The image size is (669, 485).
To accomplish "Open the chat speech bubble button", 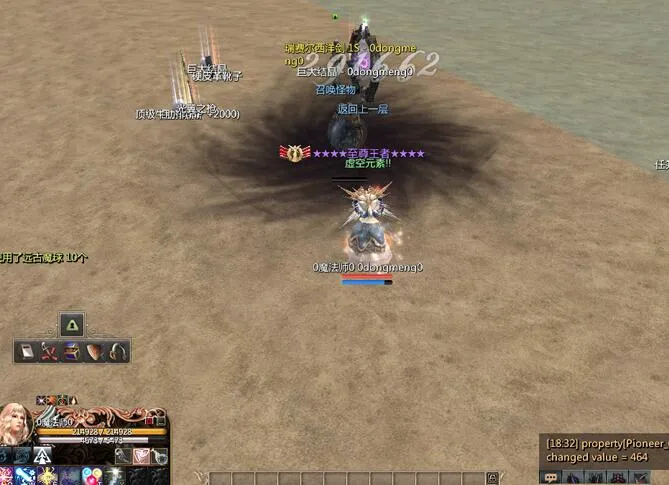I will (x=551, y=477).
